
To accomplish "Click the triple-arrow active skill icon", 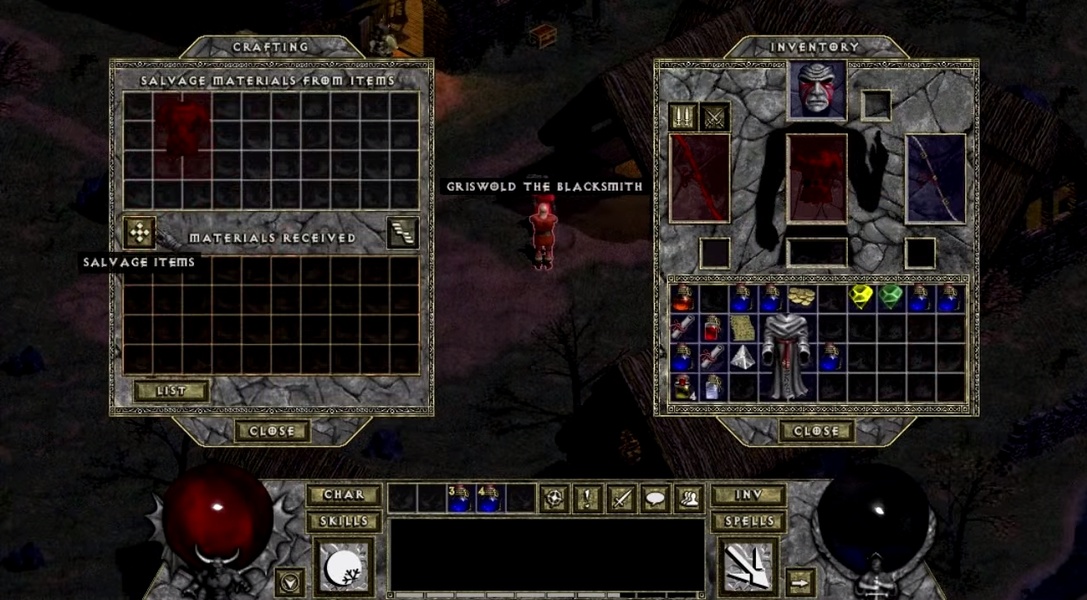I will [749, 567].
